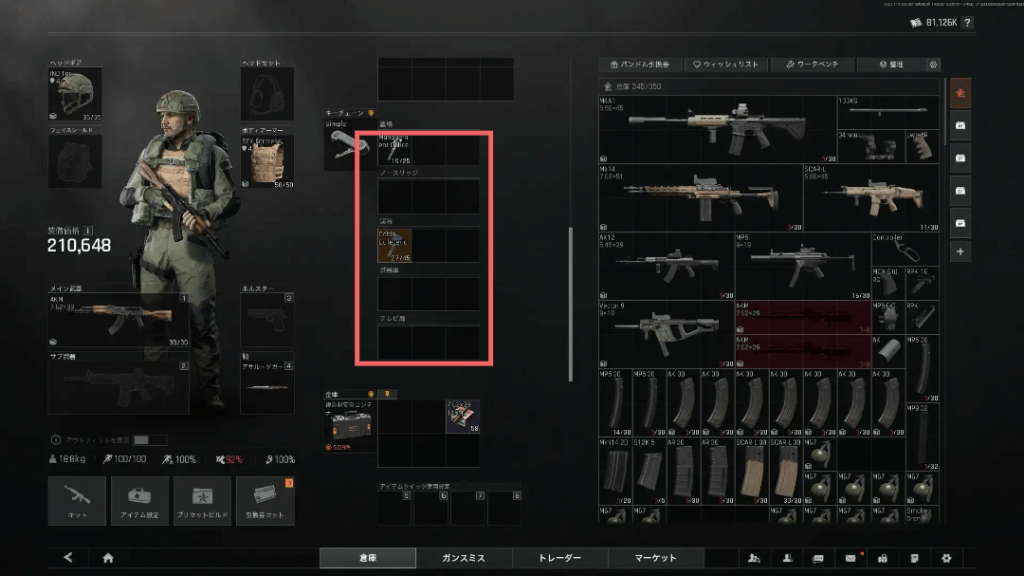This screenshot has height=576, width=1024.
Task: Open the キット menu
Action: [x=77, y=500]
